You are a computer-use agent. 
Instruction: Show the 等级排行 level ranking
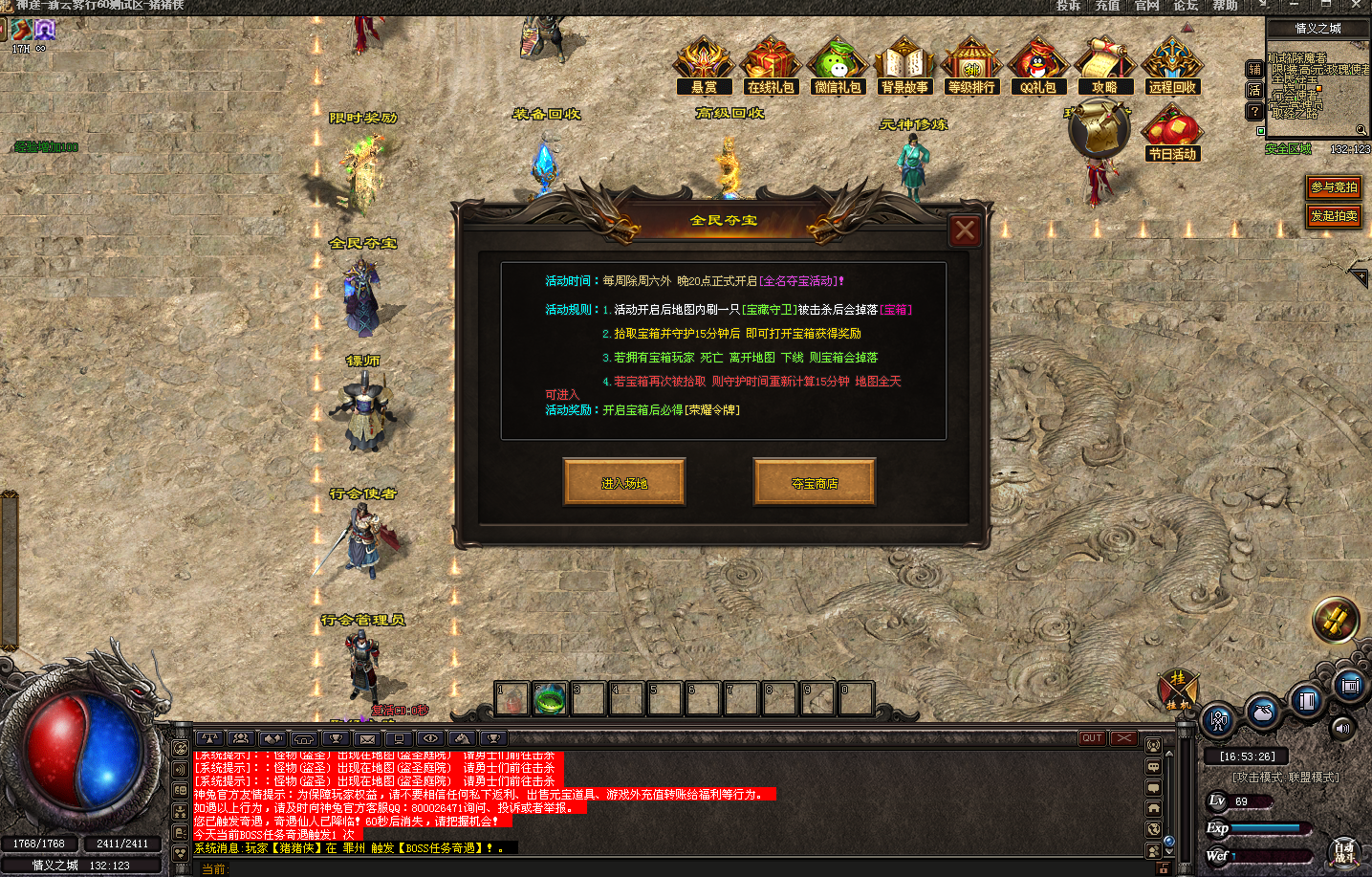tap(971, 65)
